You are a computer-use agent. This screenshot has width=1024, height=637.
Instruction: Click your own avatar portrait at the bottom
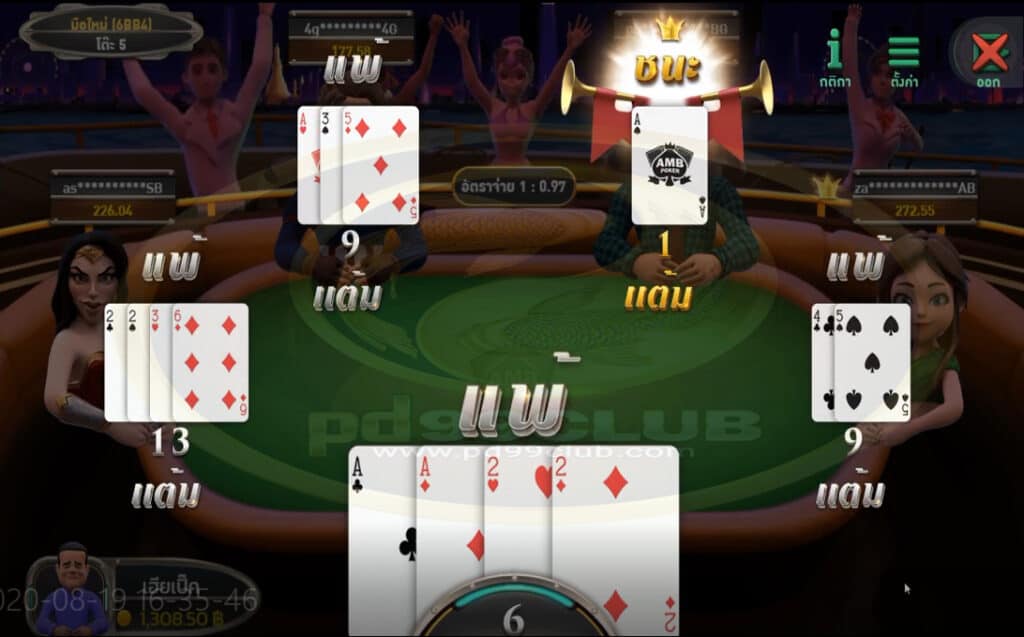[72, 590]
